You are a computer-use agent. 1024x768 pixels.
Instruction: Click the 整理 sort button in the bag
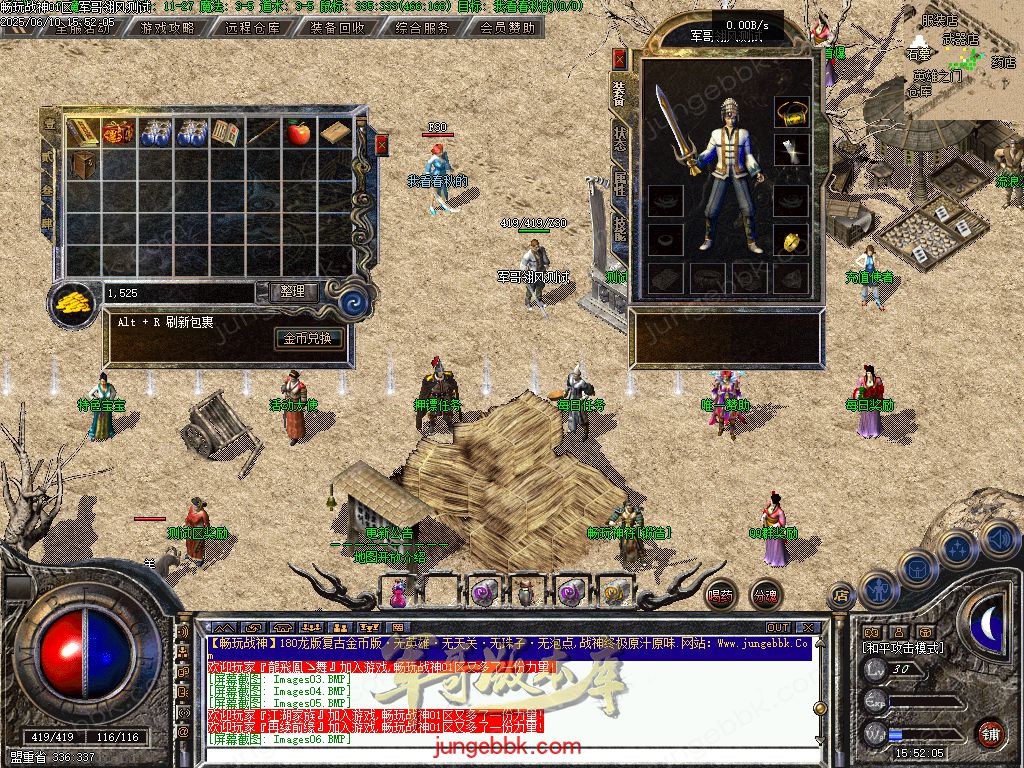tap(294, 292)
